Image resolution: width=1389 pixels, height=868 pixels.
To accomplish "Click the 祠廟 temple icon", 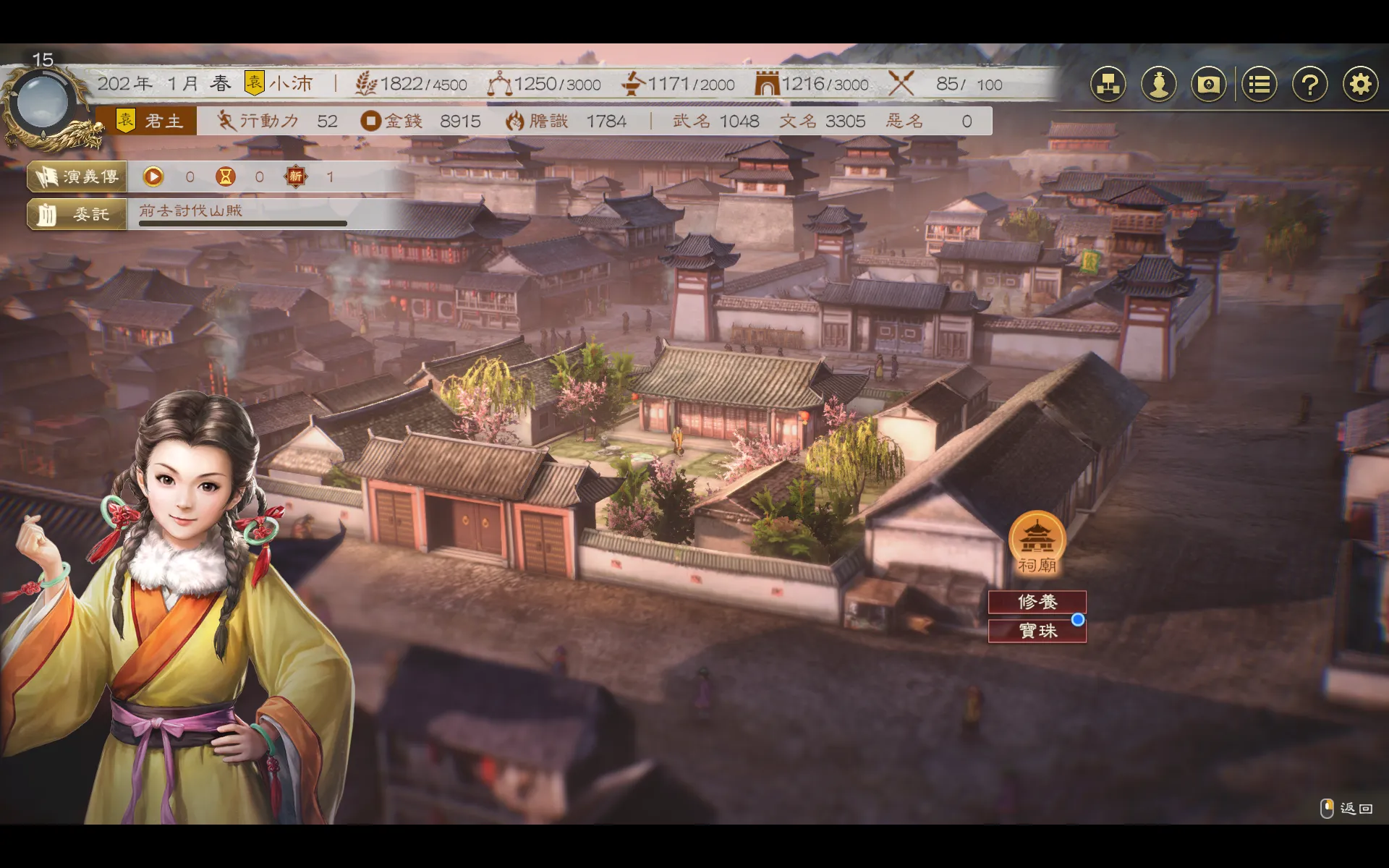I will tap(1037, 542).
